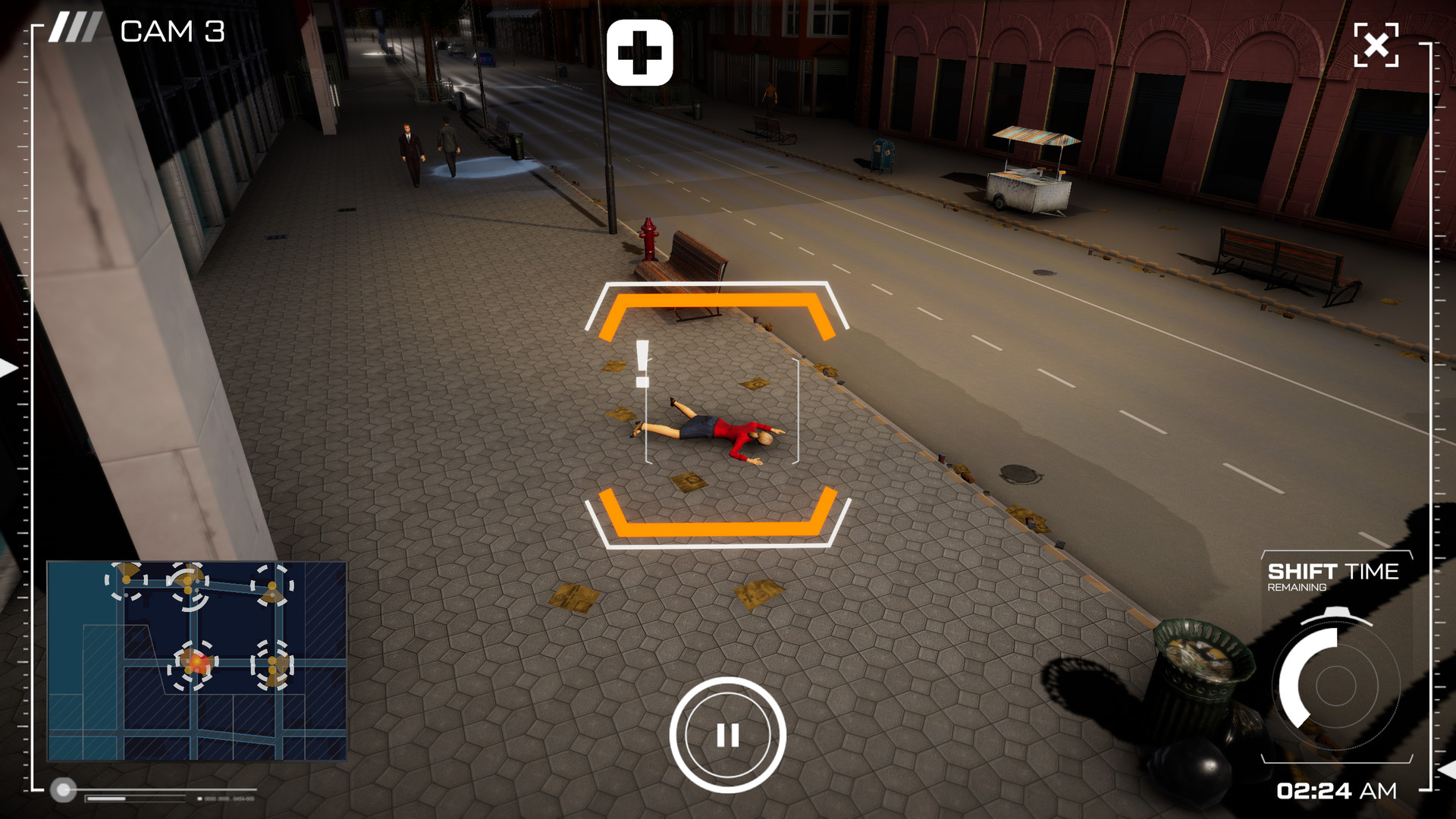Click the timeline scrubber handle below the minimap
1456x819 pixels.
(x=65, y=790)
